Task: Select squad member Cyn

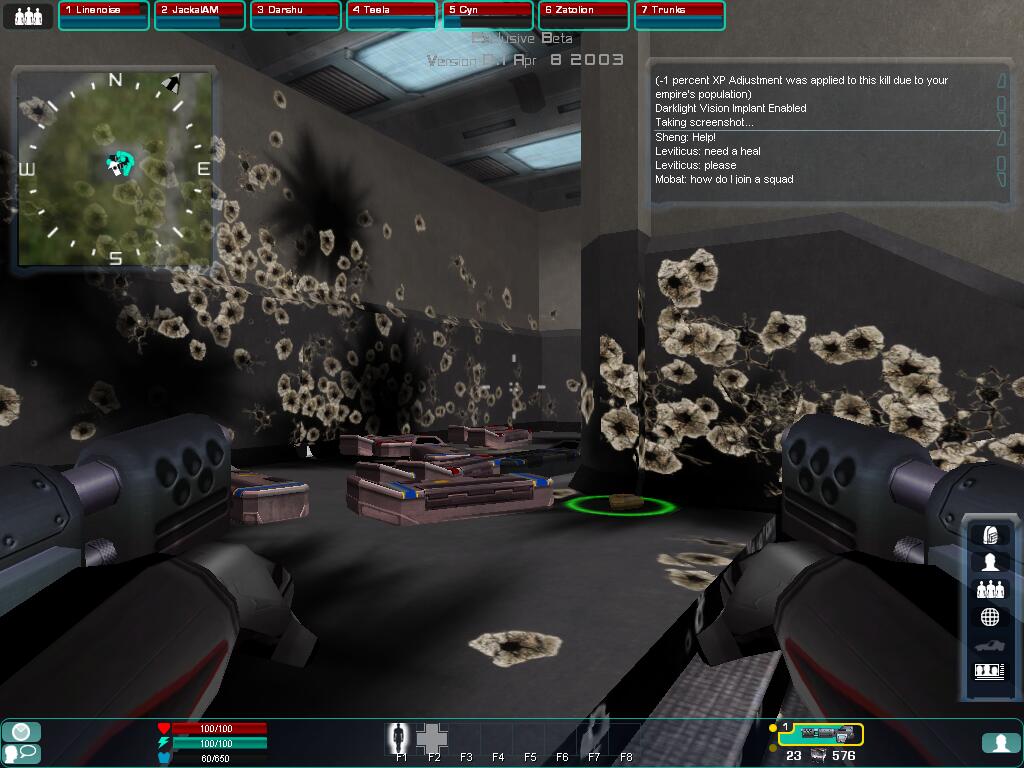Action: 488,15
